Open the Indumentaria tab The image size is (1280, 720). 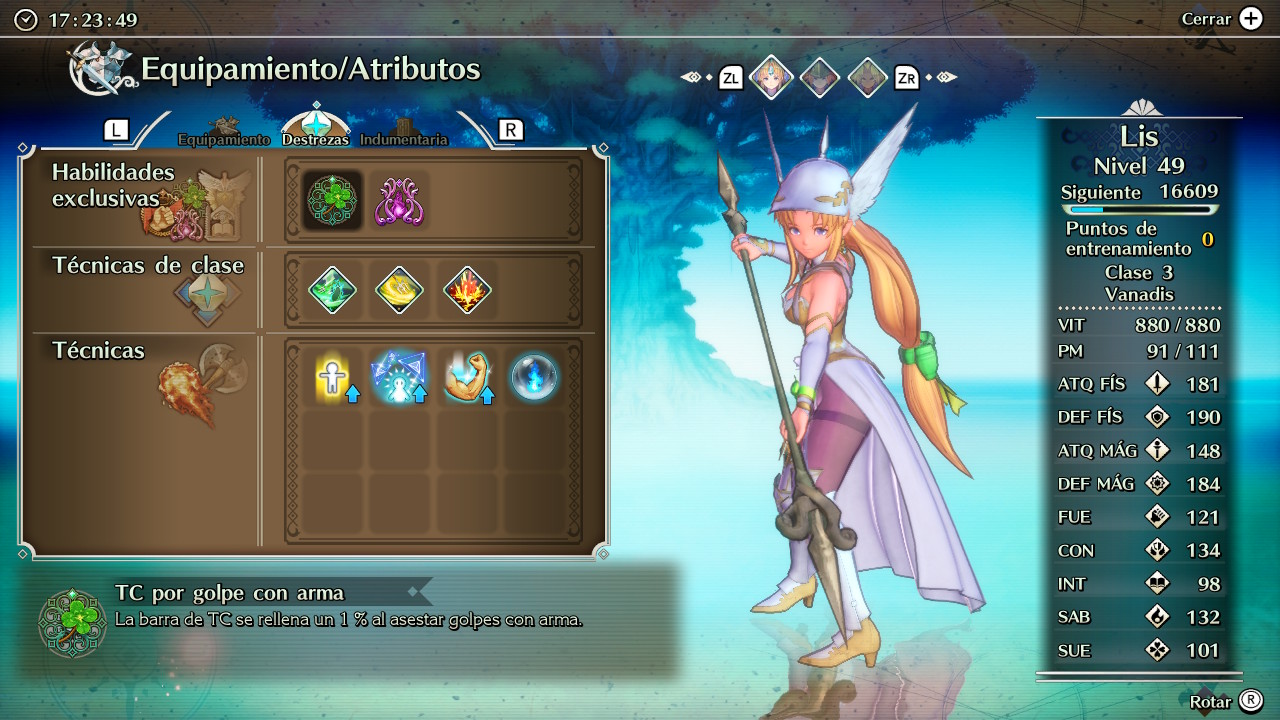coord(404,139)
